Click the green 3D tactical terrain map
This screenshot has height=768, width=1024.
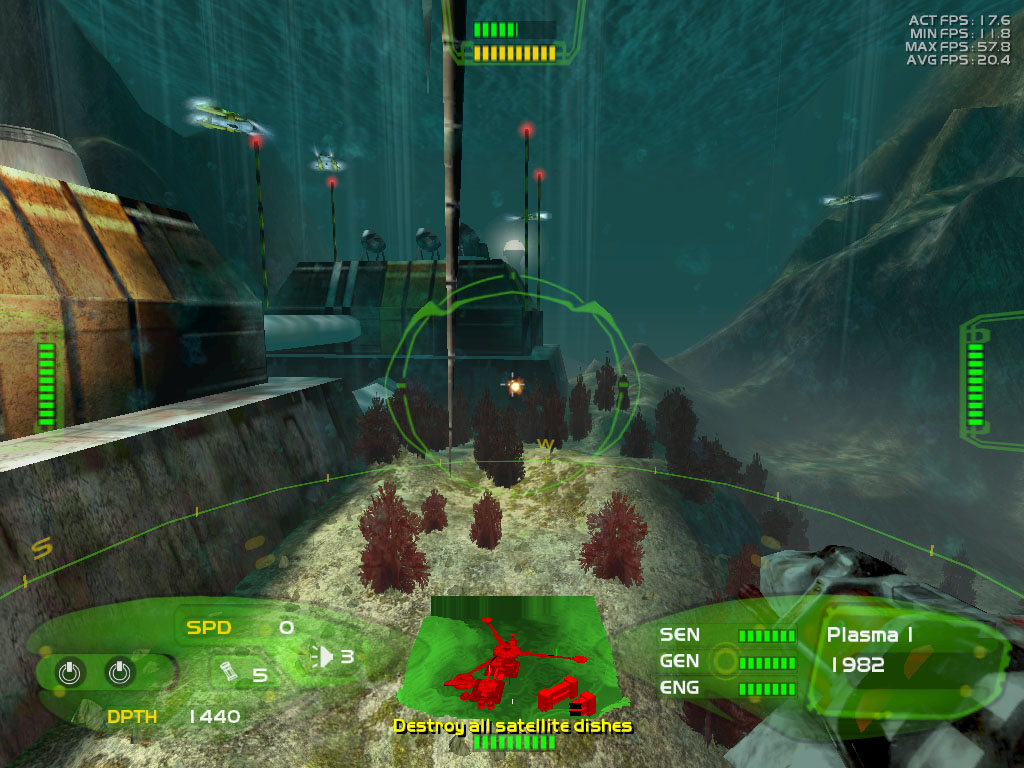tap(512, 655)
